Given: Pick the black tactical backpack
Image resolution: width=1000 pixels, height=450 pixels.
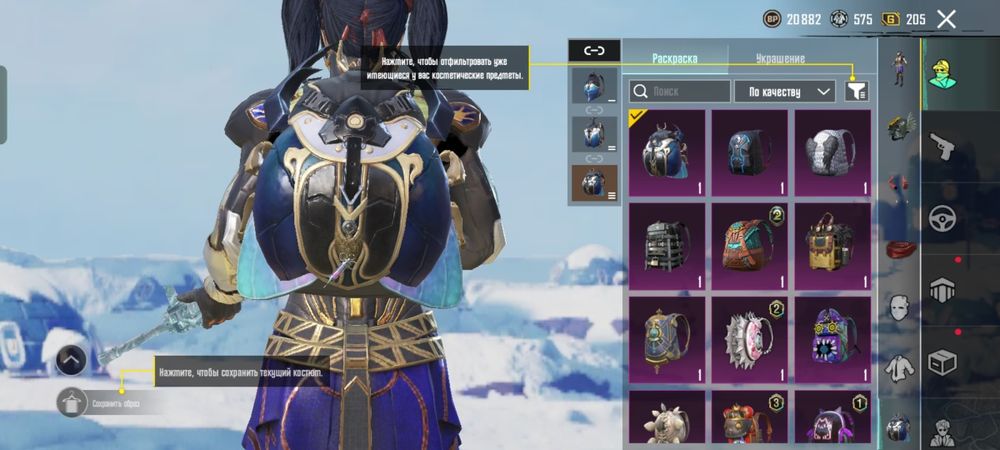Looking at the screenshot, I should 666,243.
